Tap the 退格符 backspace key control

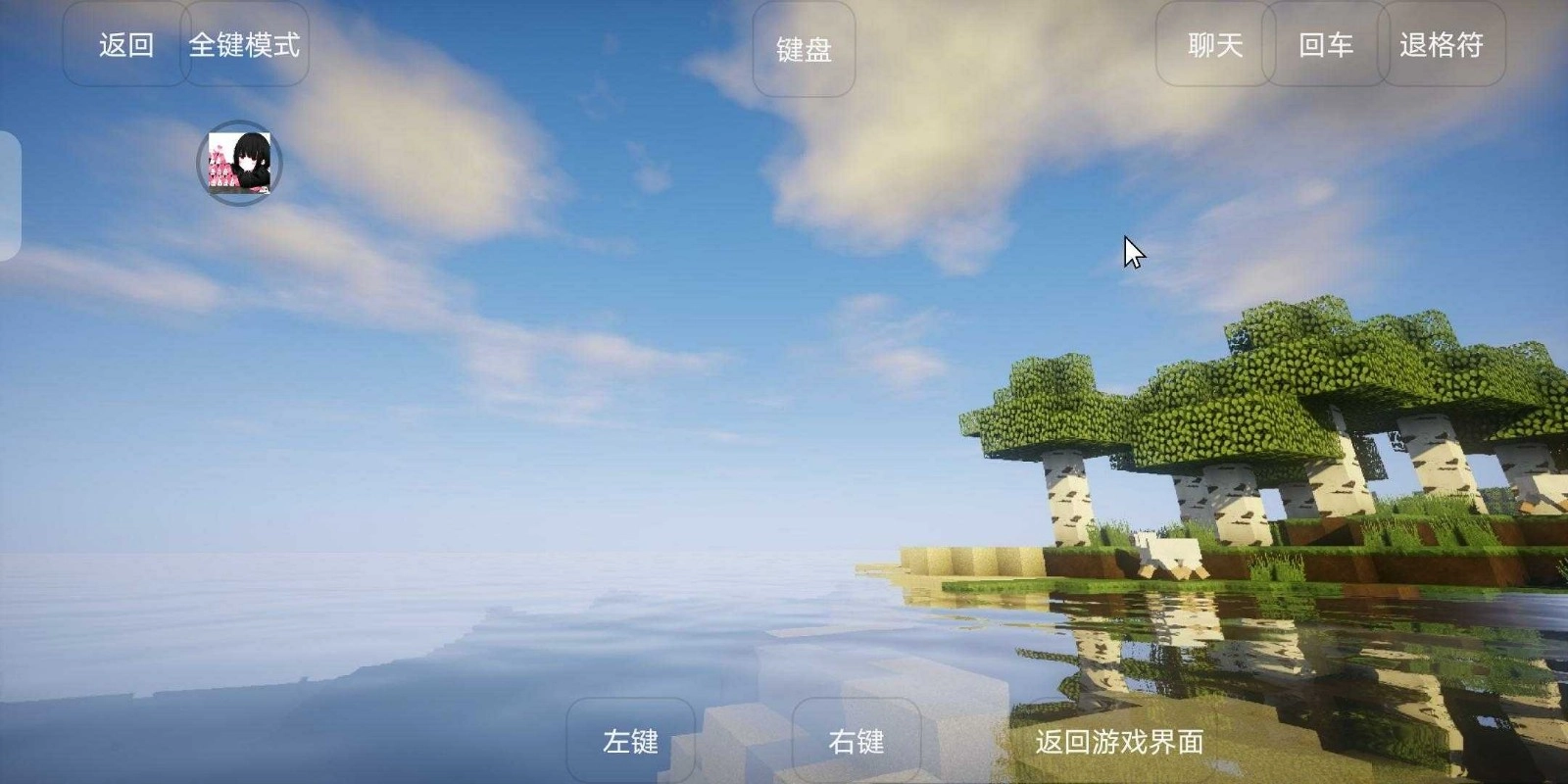[1442, 46]
